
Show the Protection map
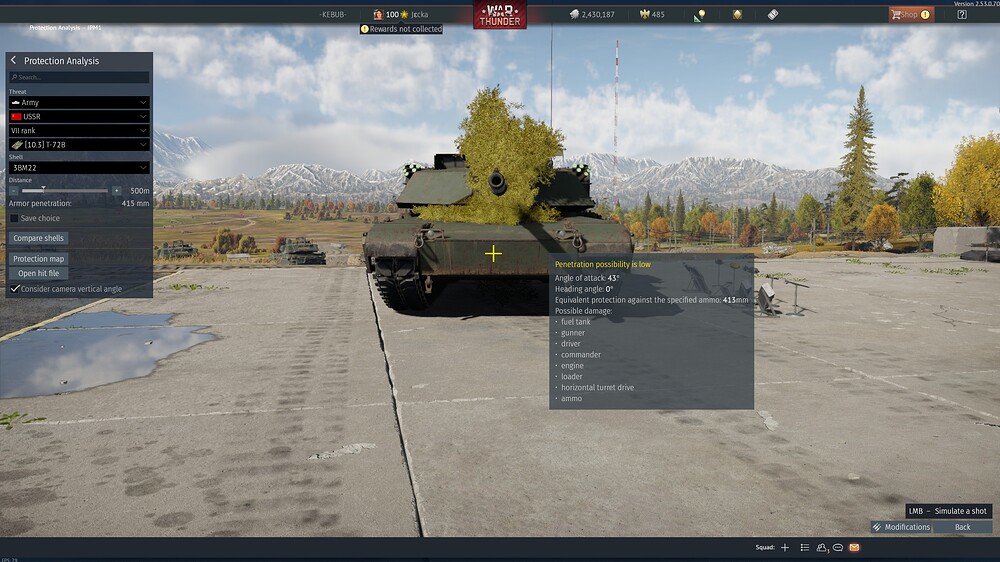[39, 259]
